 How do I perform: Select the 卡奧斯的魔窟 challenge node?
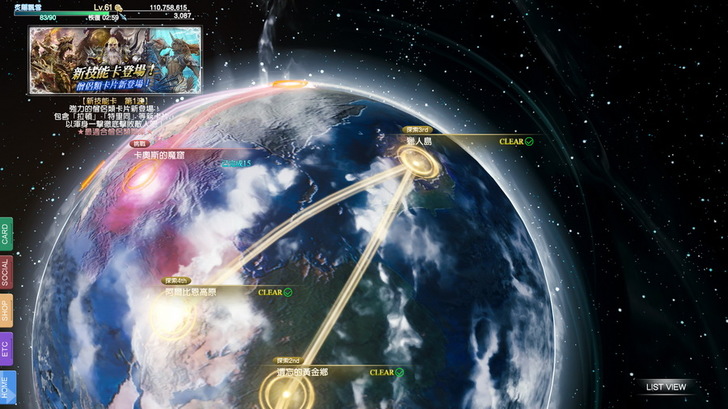pyautogui.click(x=142, y=176)
